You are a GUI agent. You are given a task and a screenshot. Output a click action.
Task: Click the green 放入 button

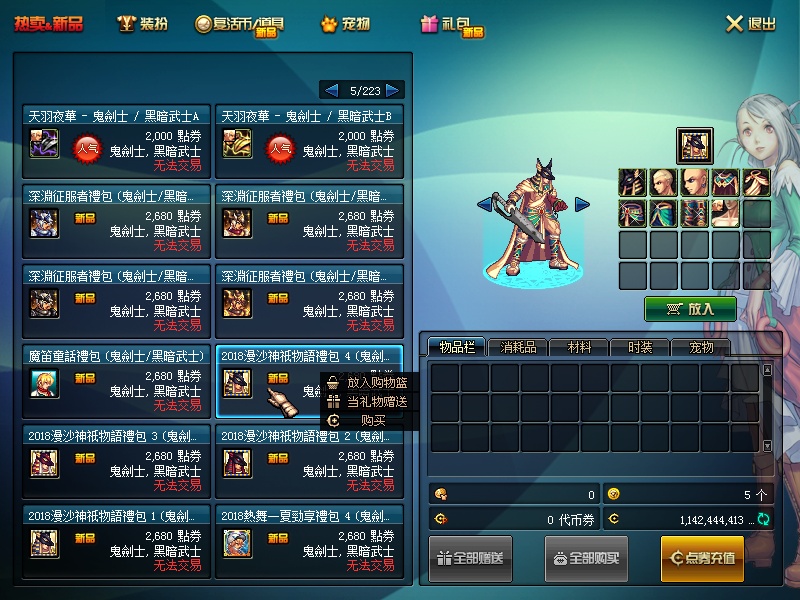(x=690, y=308)
